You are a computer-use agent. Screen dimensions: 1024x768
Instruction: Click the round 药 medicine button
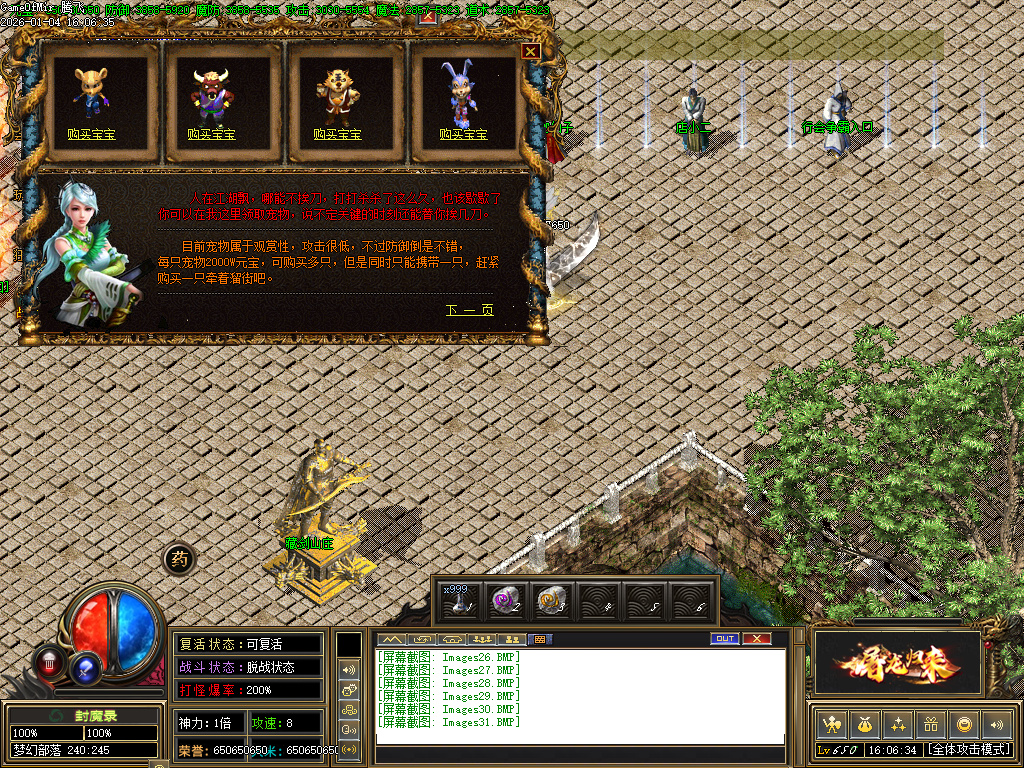[x=180, y=560]
